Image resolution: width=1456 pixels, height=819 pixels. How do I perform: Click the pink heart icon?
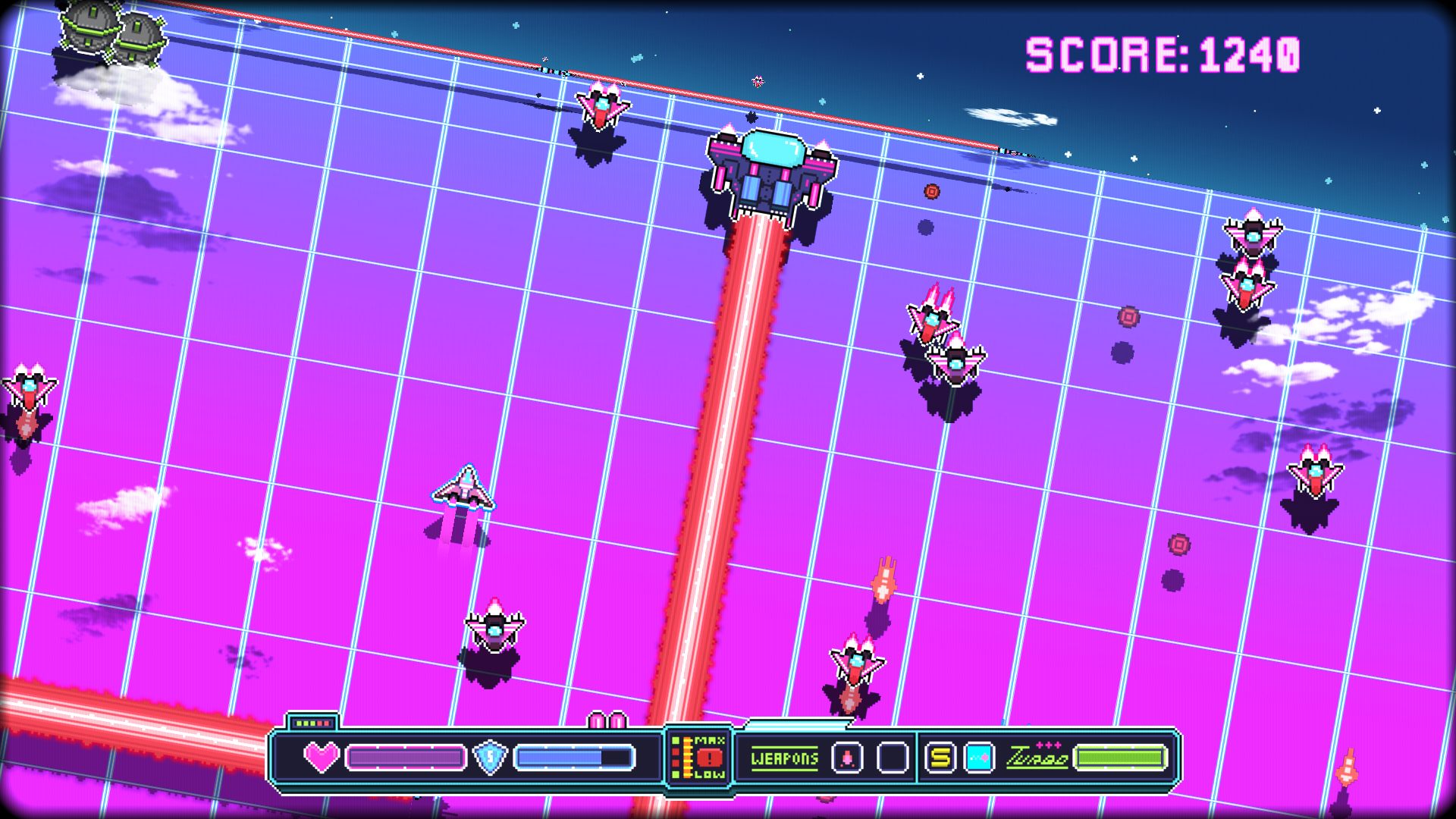(322, 757)
